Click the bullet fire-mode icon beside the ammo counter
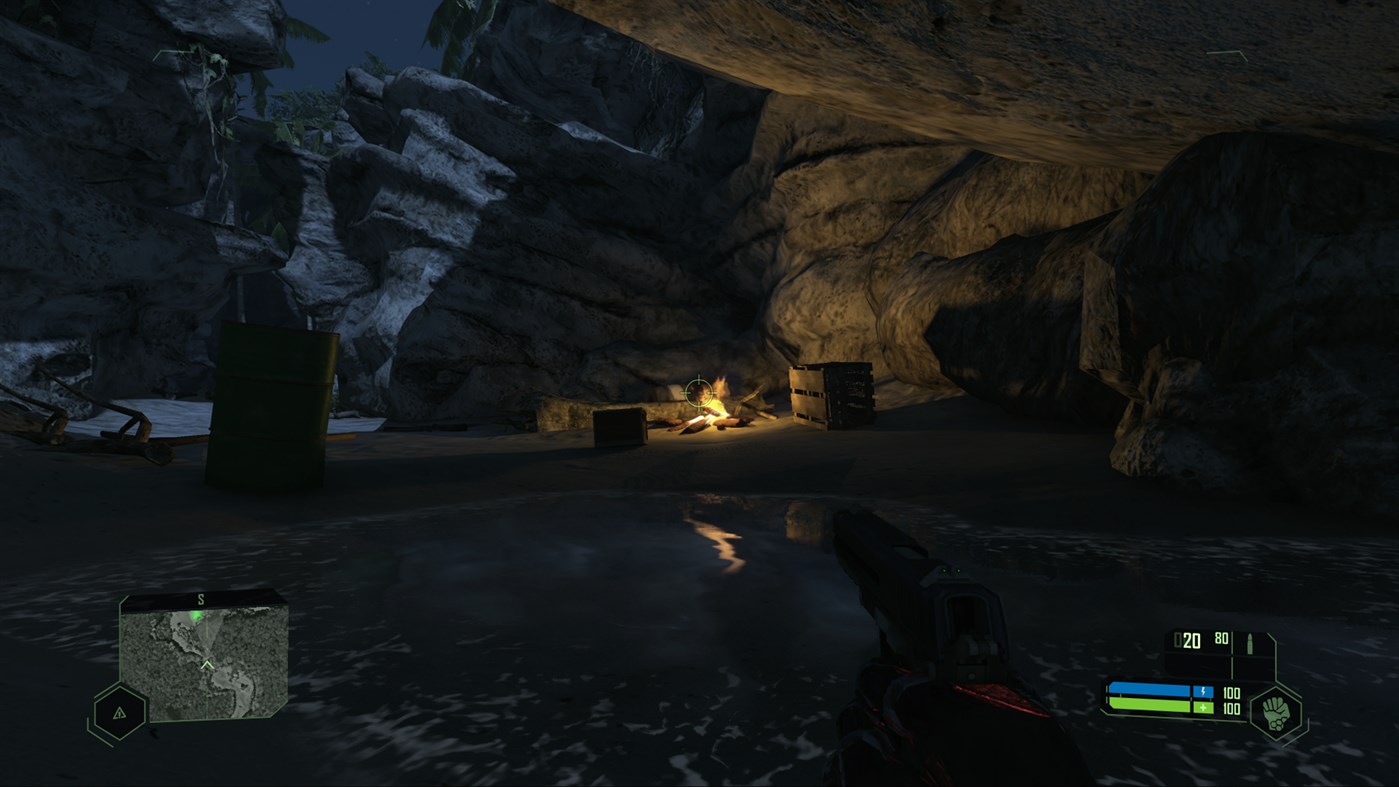This screenshot has height=787, width=1399. click(x=1250, y=643)
